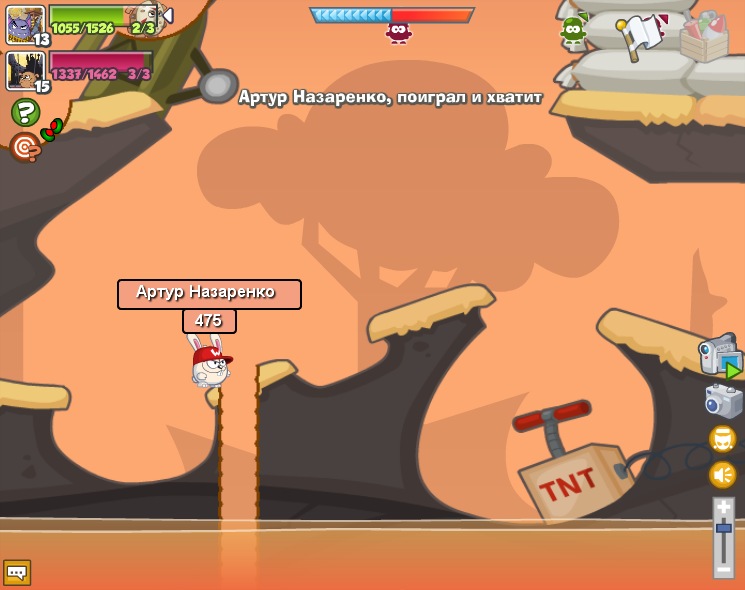Image resolution: width=745 pixels, height=590 pixels.
Task: Open the chat speech bubble button
Action: pyautogui.click(x=17, y=572)
